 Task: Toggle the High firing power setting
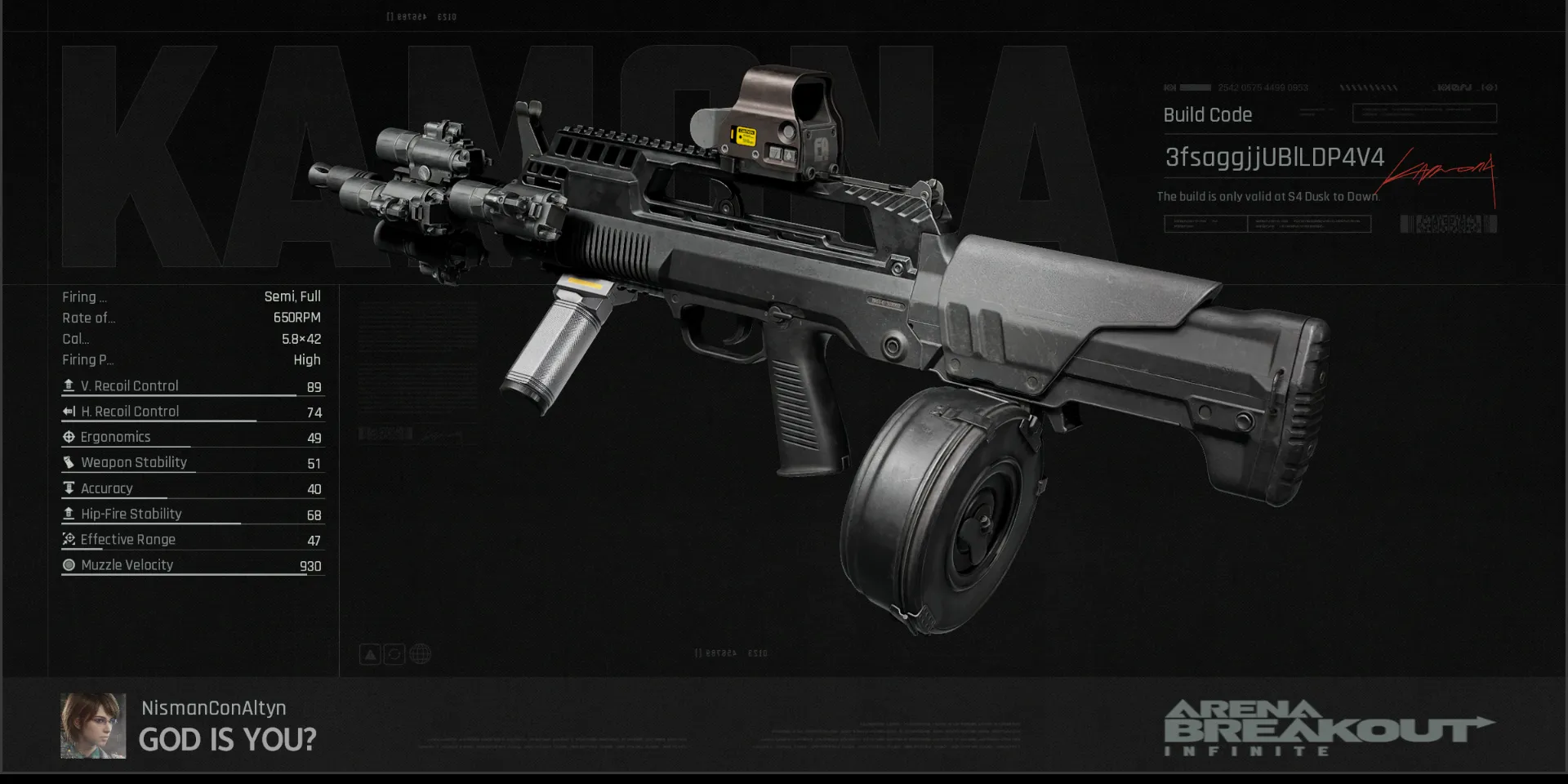coord(307,359)
